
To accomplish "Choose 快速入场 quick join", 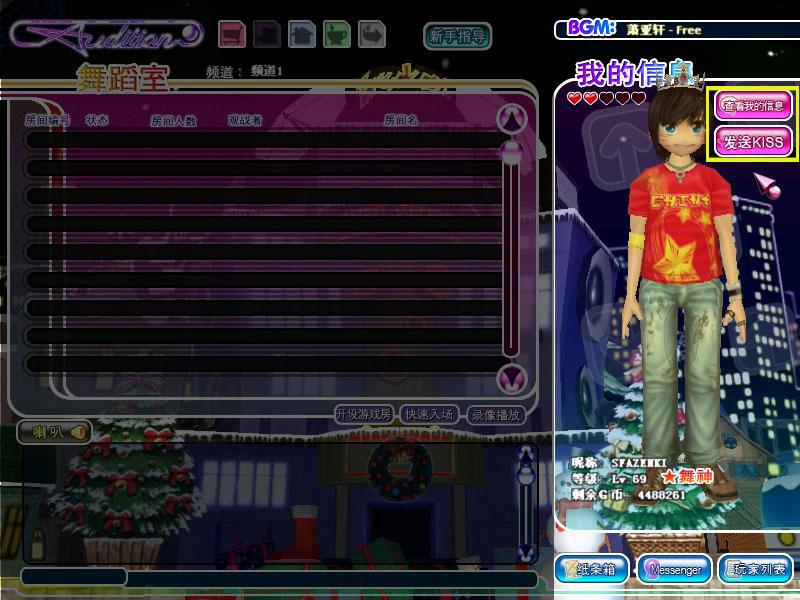I will point(430,414).
